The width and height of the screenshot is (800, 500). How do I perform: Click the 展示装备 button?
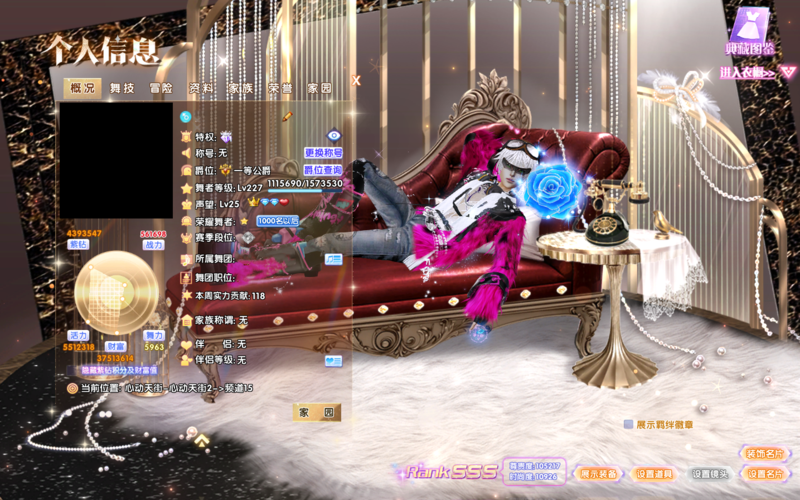coord(599,473)
